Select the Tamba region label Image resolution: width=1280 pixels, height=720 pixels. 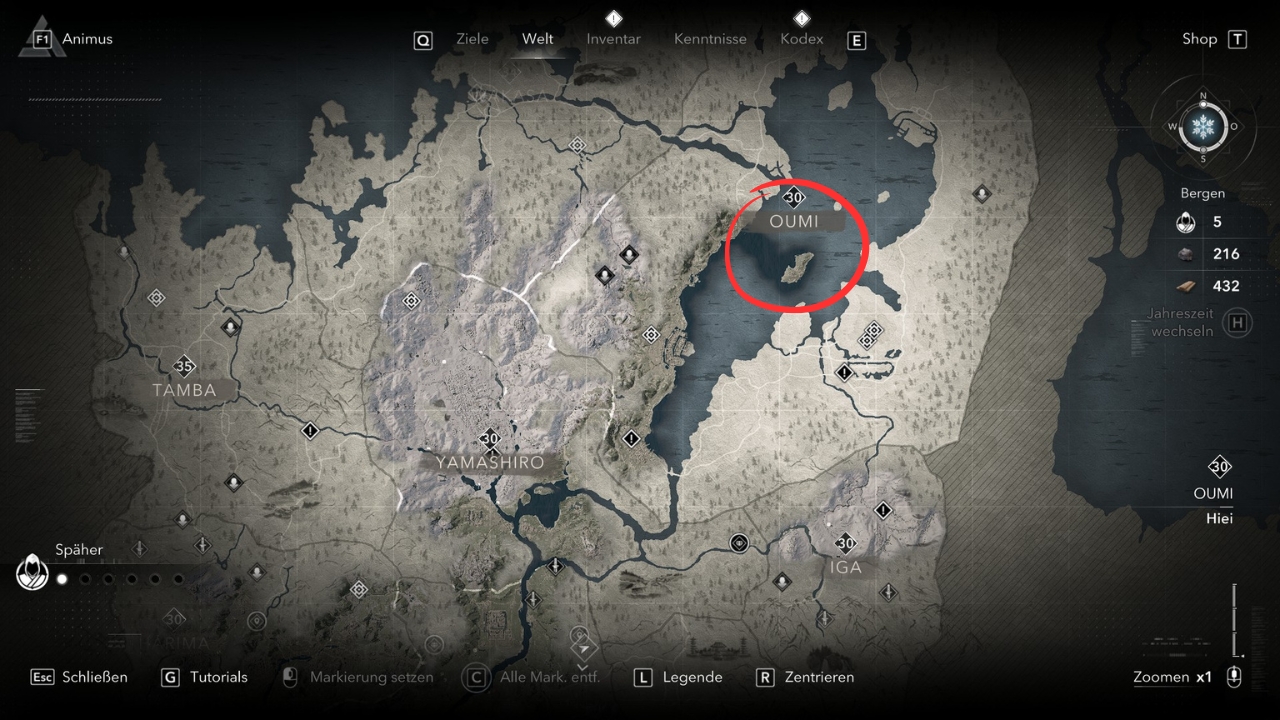(184, 390)
